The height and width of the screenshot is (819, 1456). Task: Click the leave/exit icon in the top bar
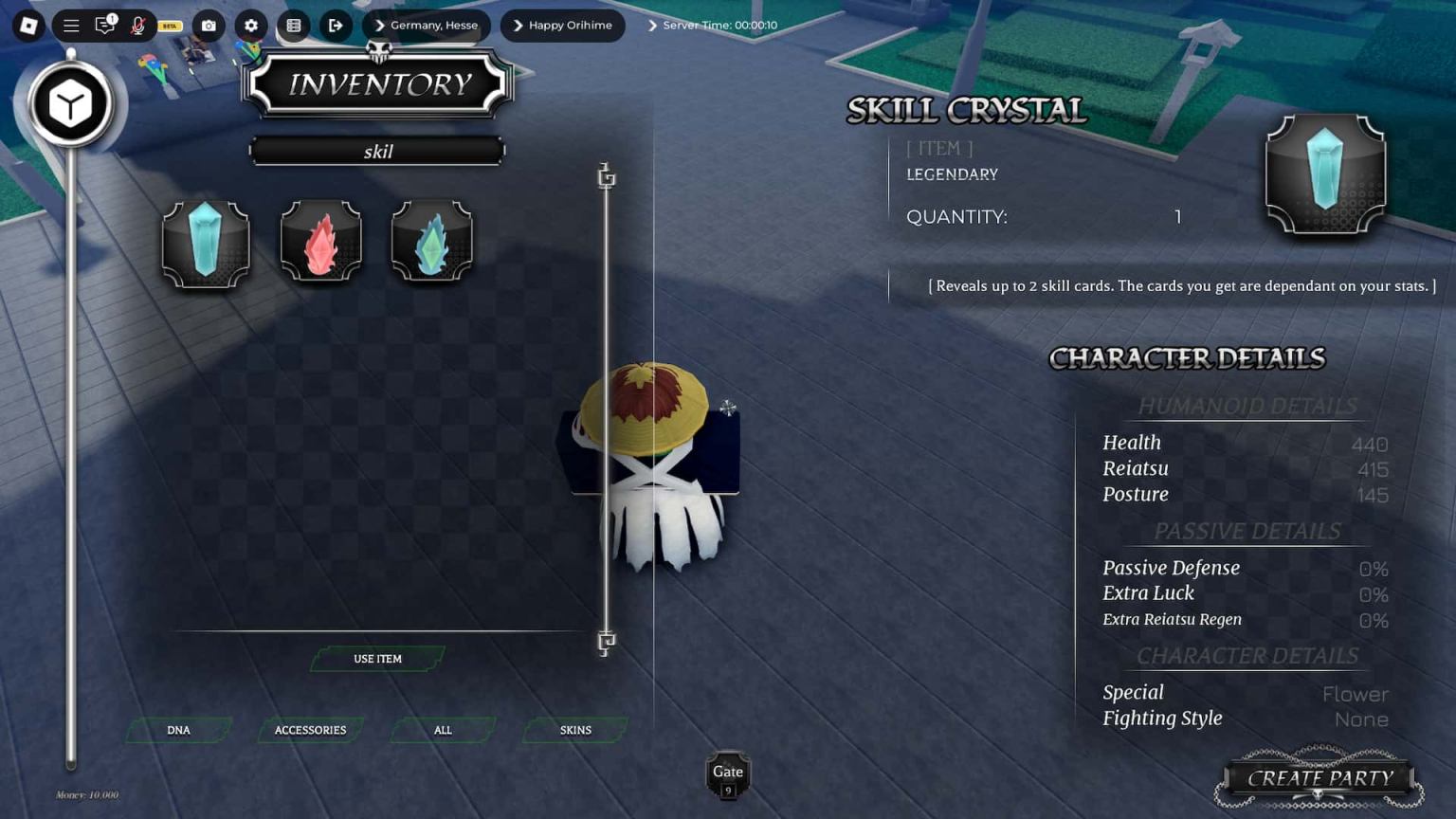point(336,26)
